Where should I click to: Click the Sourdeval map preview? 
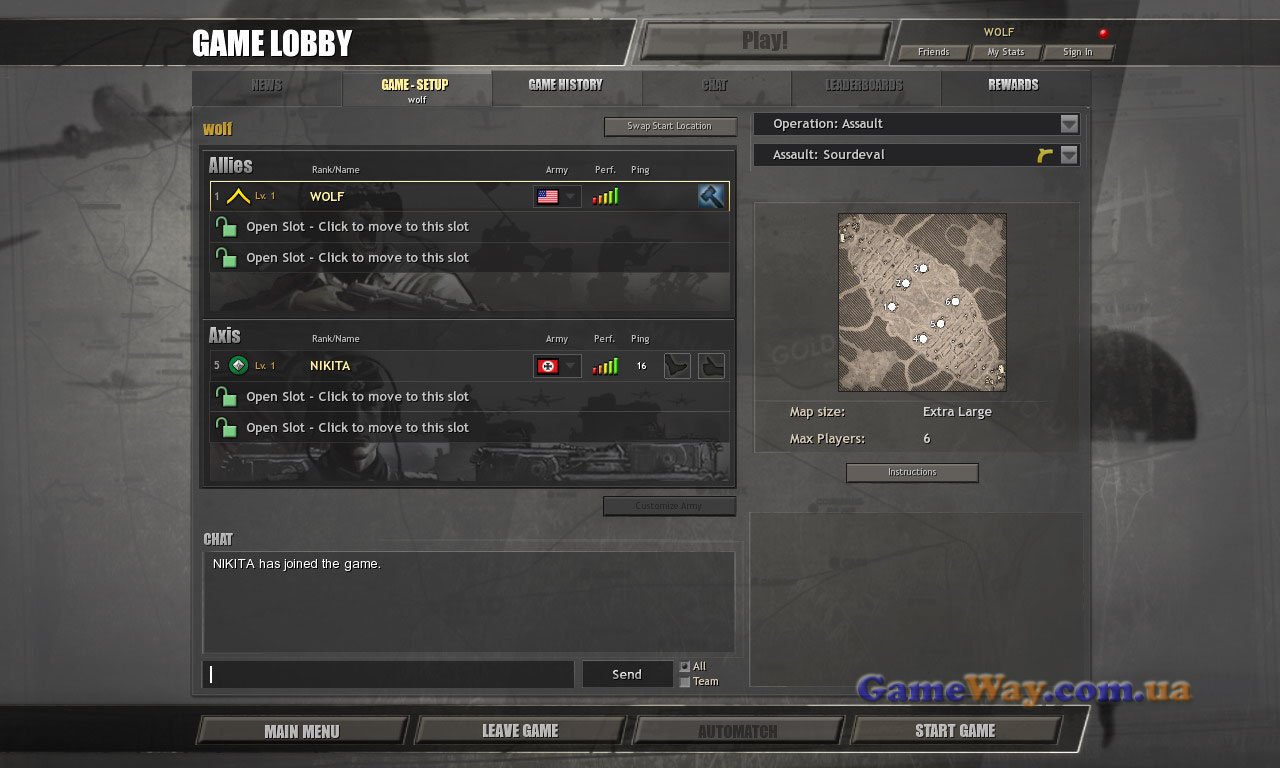[x=922, y=302]
